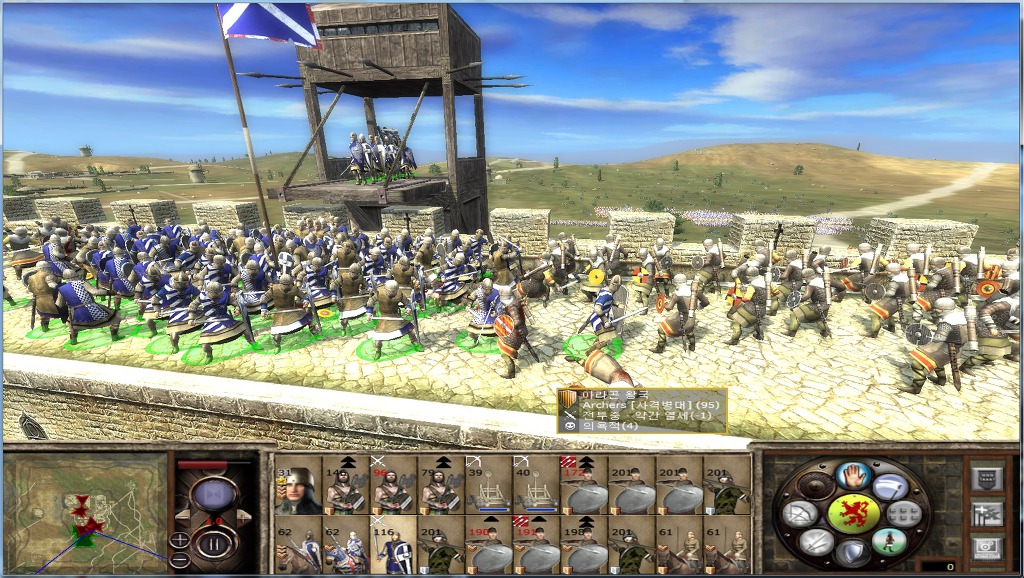Screen dimensions: 1024x578
Task: Toggle fire at will with the bow icon
Action: click(800, 514)
